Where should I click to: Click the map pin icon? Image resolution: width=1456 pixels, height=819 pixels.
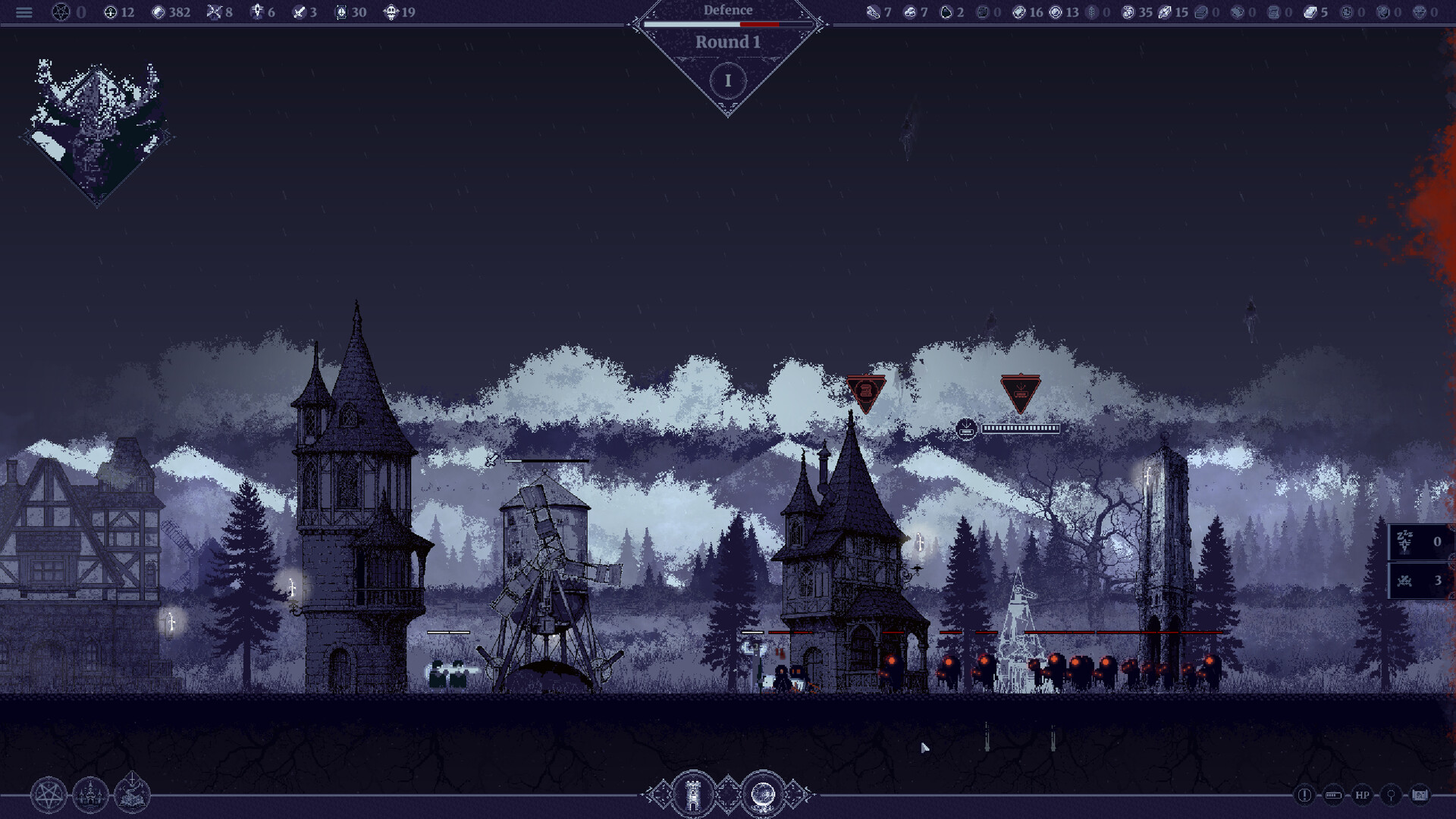tap(1391, 795)
